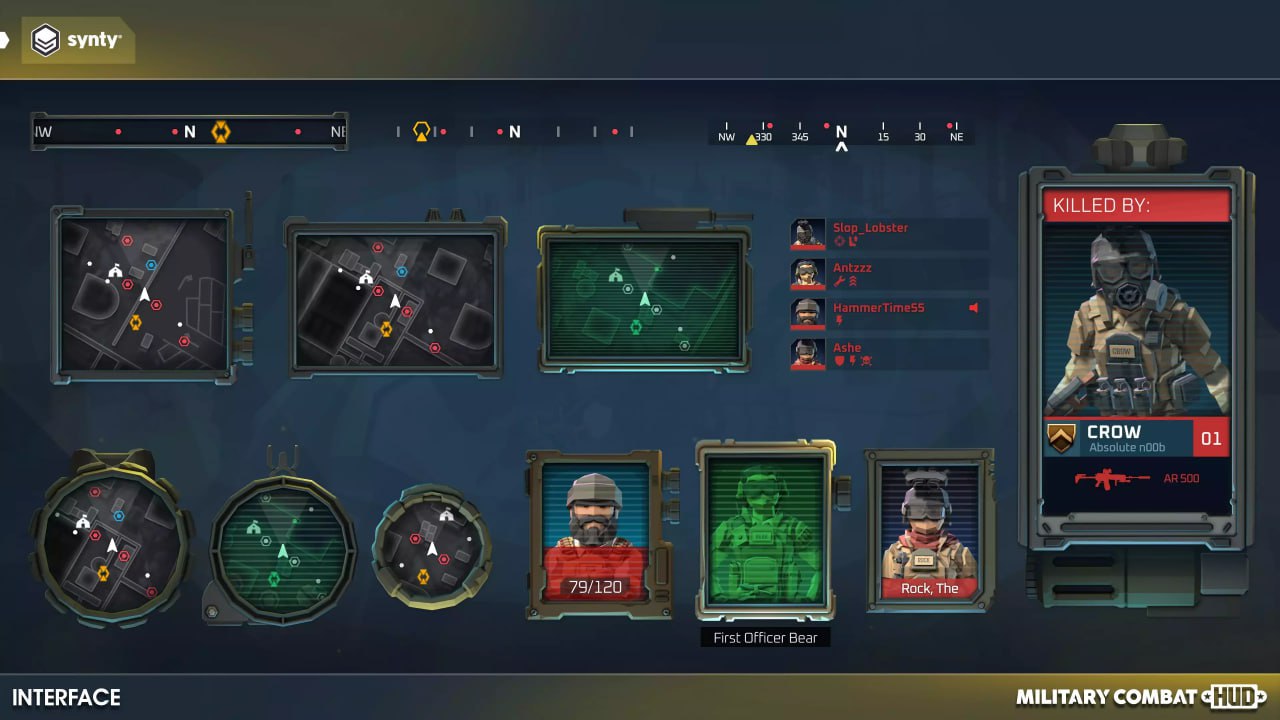This screenshot has width=1280, height=720.
Task: Click the 01 kill counter button
Action: click(x=1210, y=437)
